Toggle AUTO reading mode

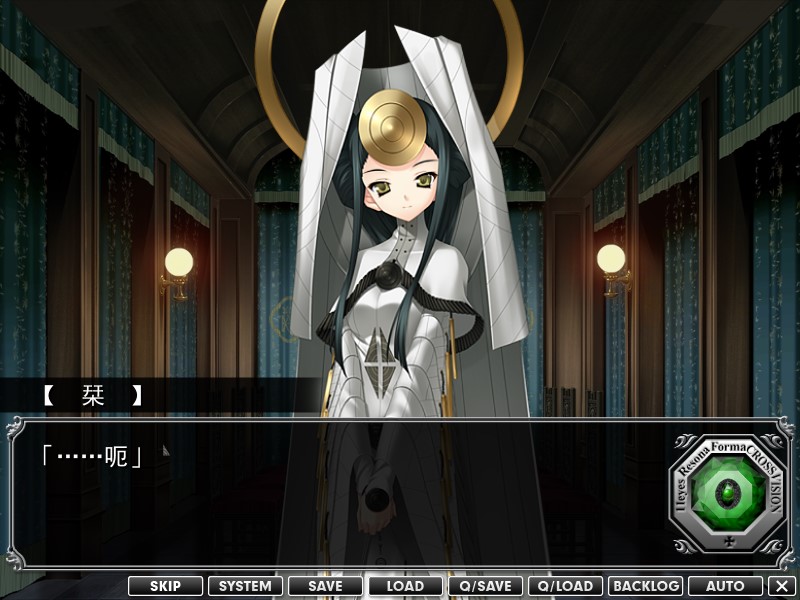coord(725,586)
